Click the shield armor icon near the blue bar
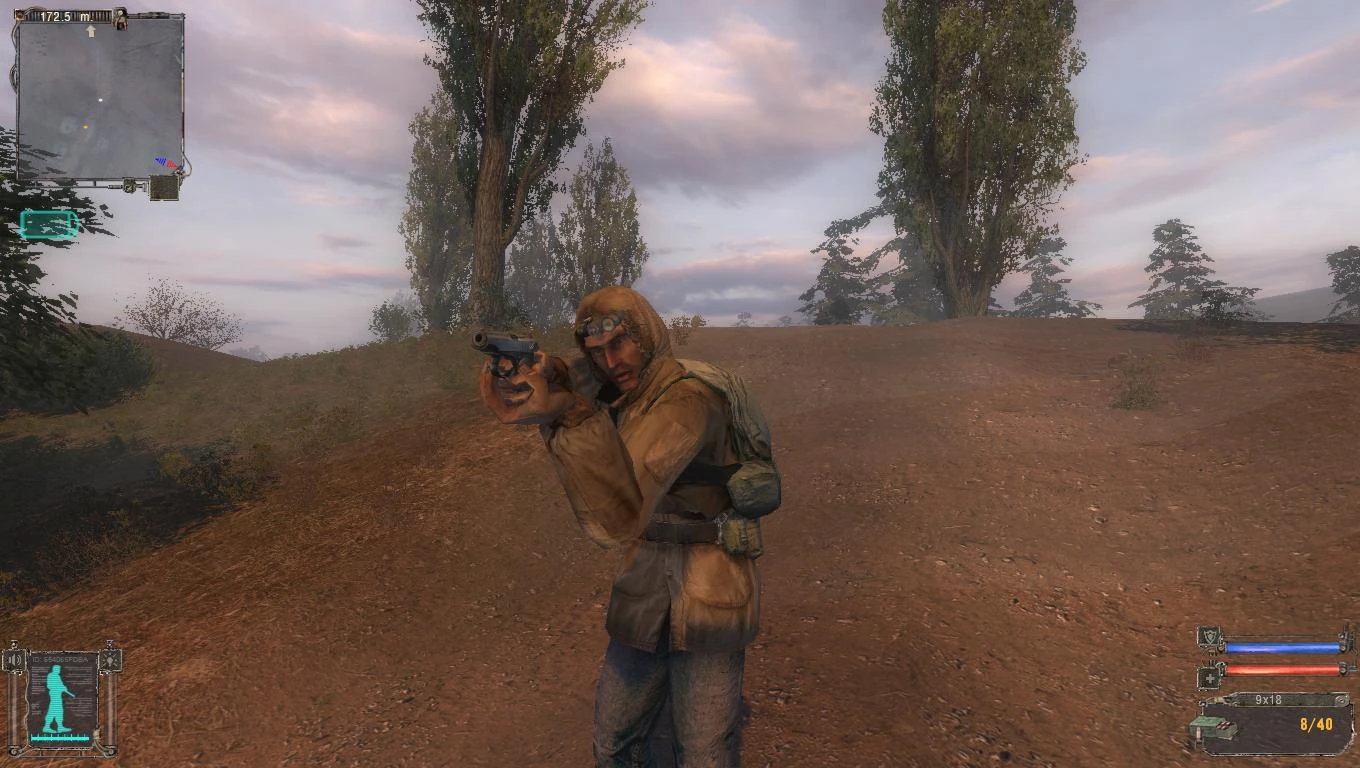The height and width of the screenshot is (768, 1360). point(1208,638)
